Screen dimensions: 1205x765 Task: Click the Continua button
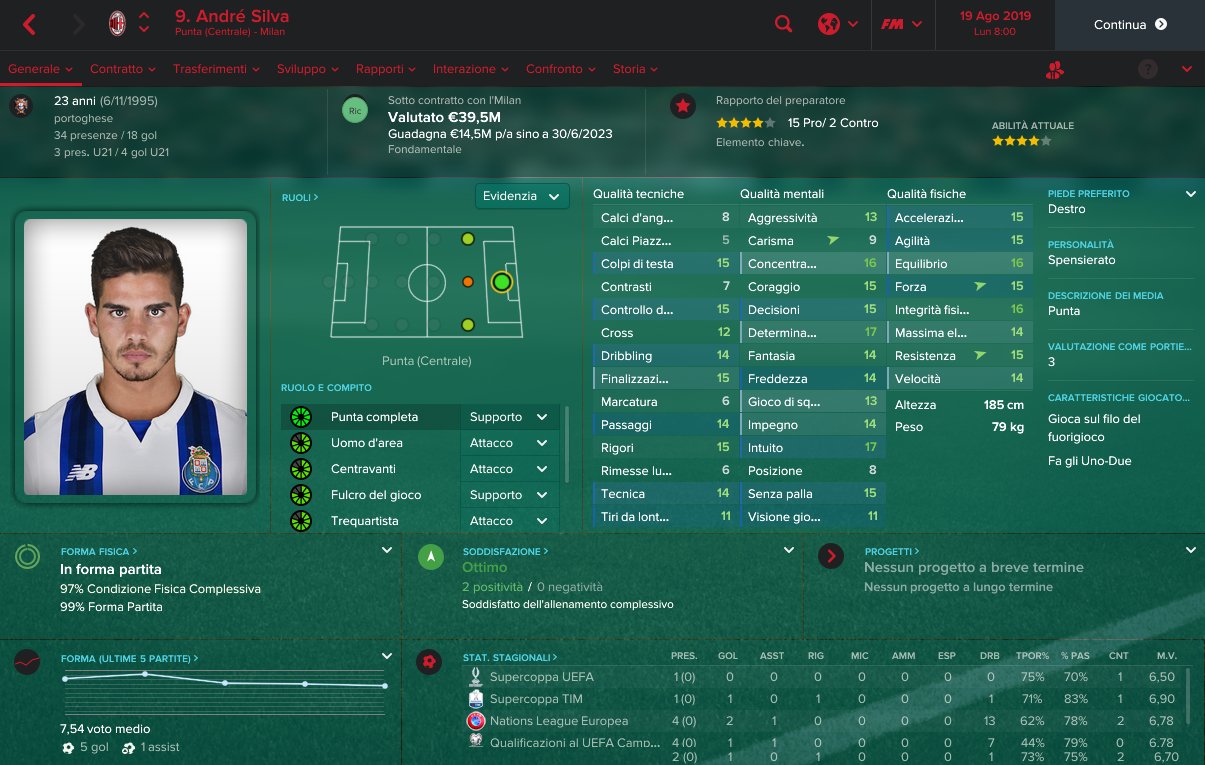(1129, 25)
